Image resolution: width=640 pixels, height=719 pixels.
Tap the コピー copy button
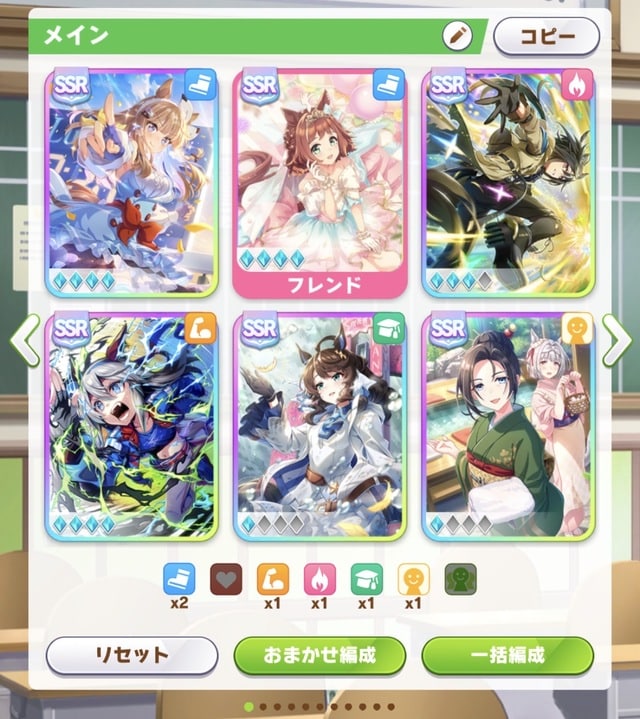[547, 36]
